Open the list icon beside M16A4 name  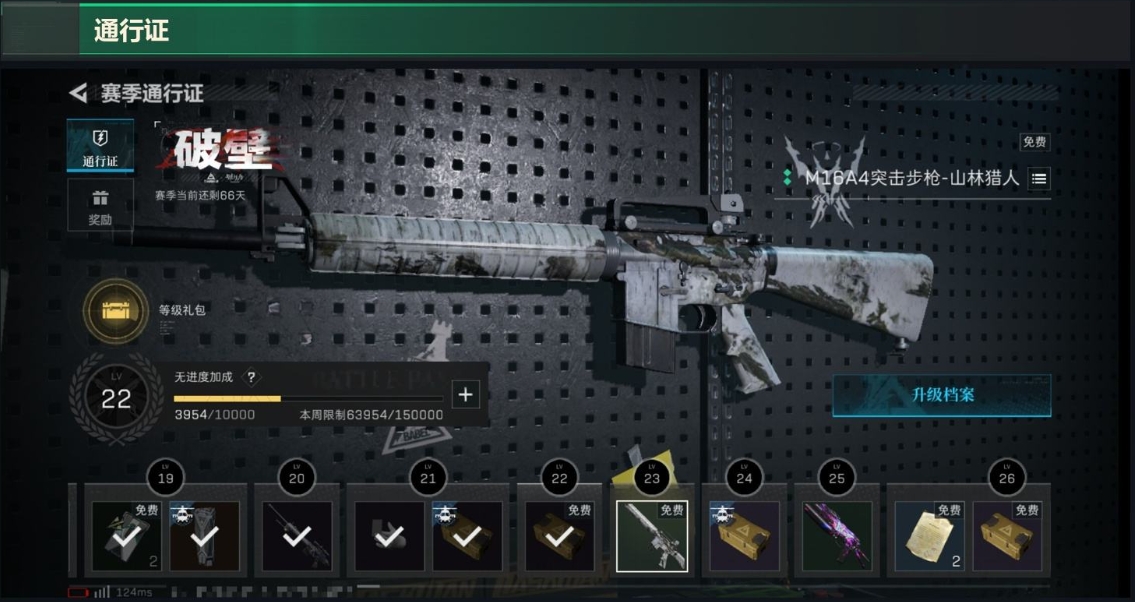[1039, 179]
